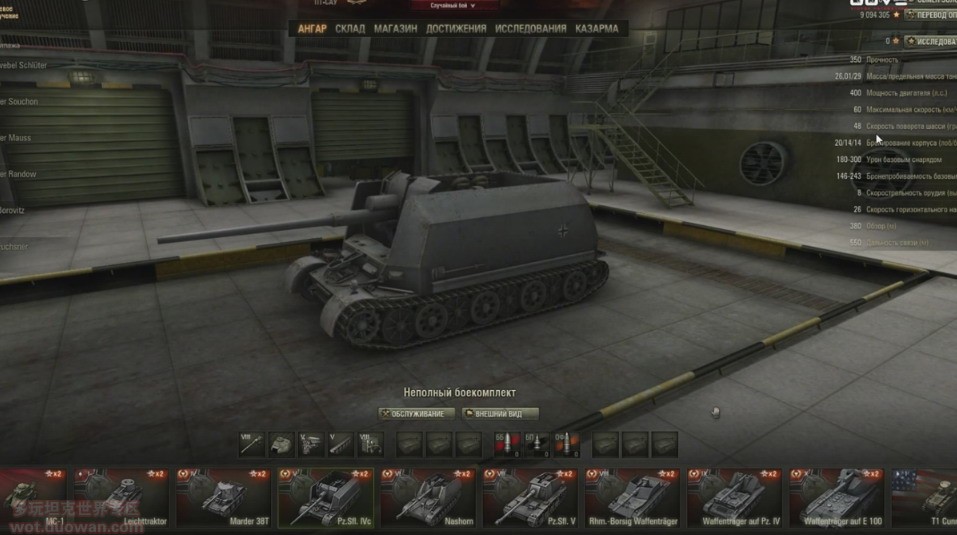Go to the МАГАЗИН tab
The image size is (957, 535).
[x=395, y=28]
